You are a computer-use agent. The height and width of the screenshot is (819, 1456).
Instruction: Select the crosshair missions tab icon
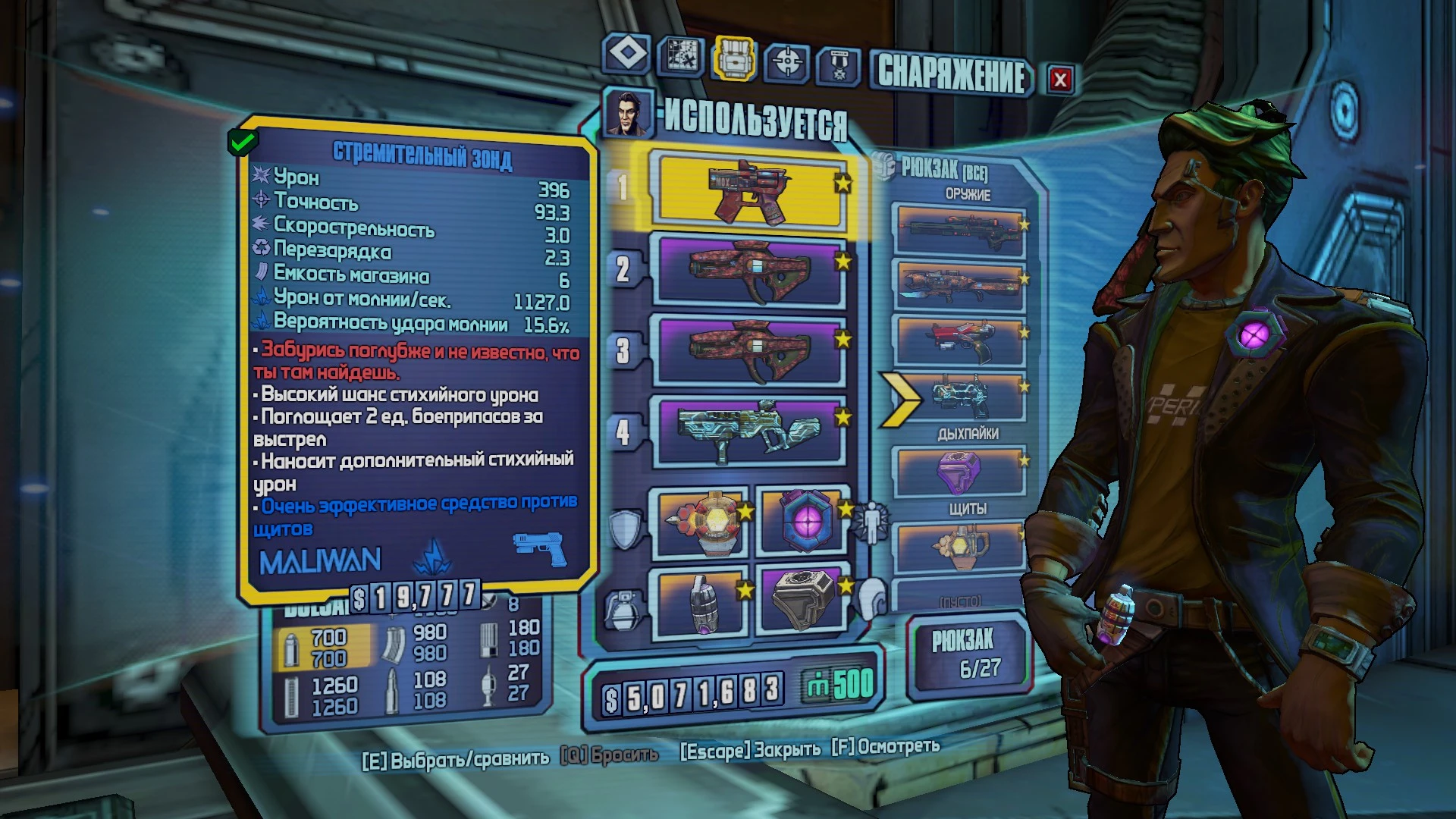coord(789,57)
